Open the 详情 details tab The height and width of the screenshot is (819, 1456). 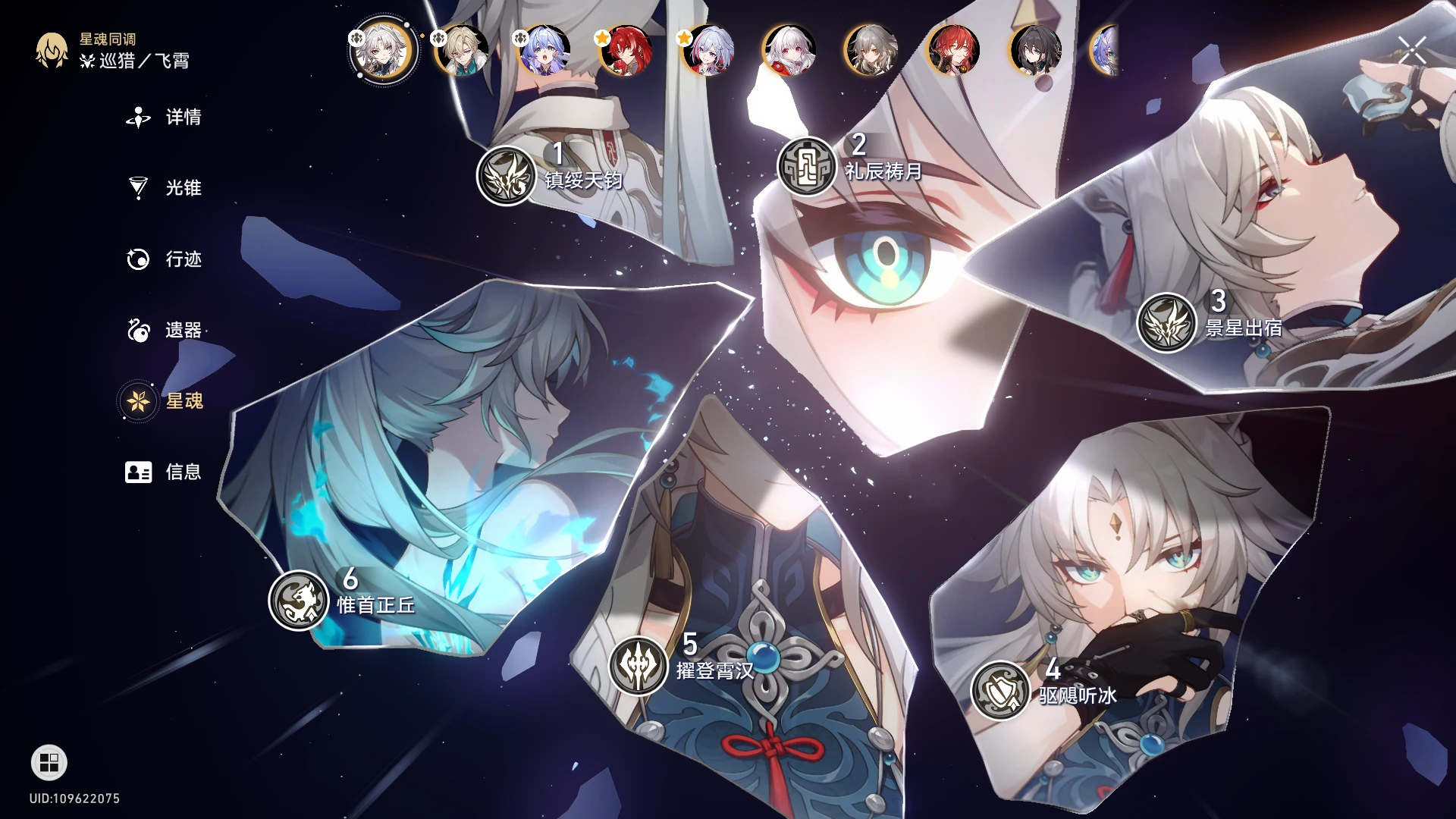(164, 118)
